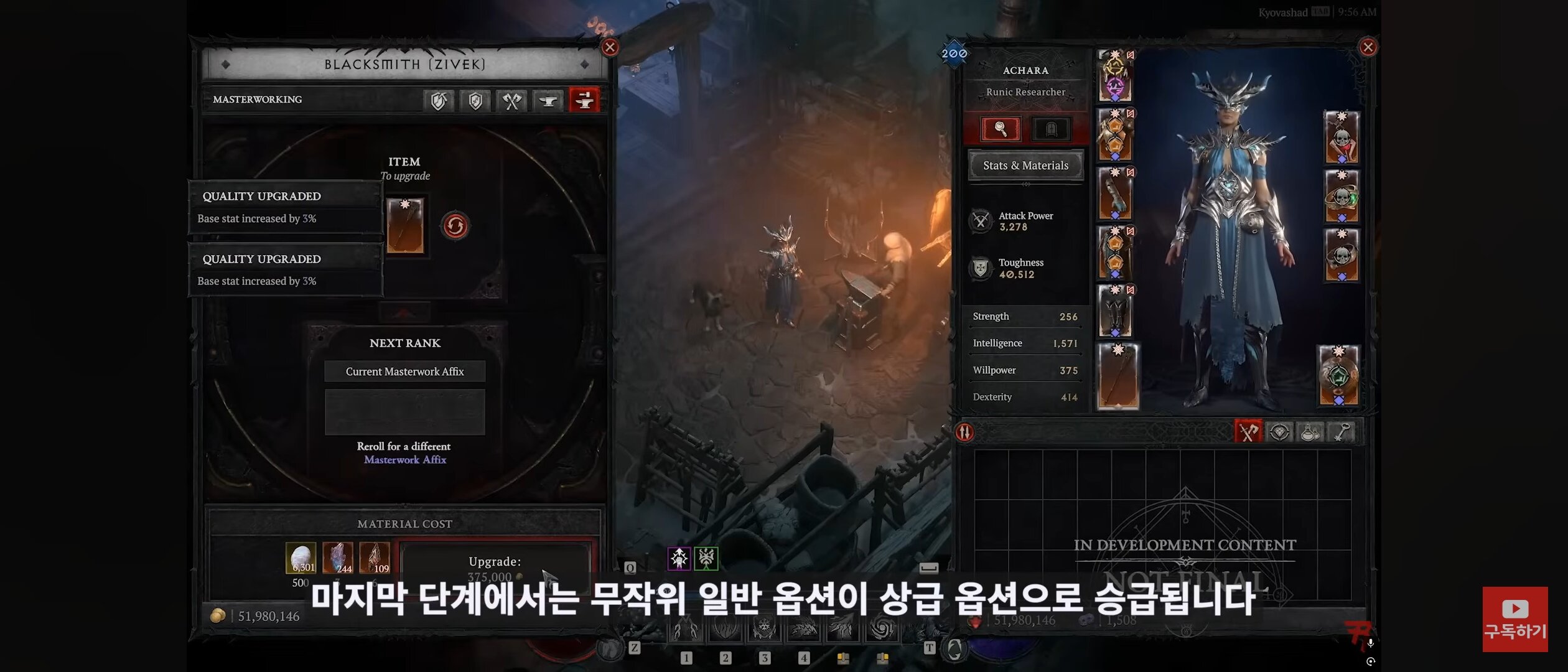Screen dimensions: 1568x672
Task: Open the shield with sword blacksmith tab
Action: 475,101
